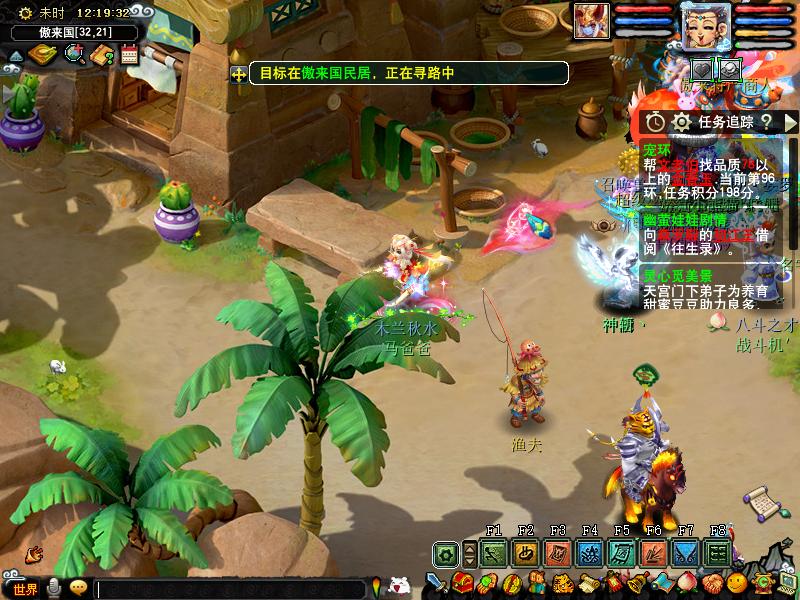Click the pet portrait avatar
This screenshot has width=800, height=600.
[592, 21]
